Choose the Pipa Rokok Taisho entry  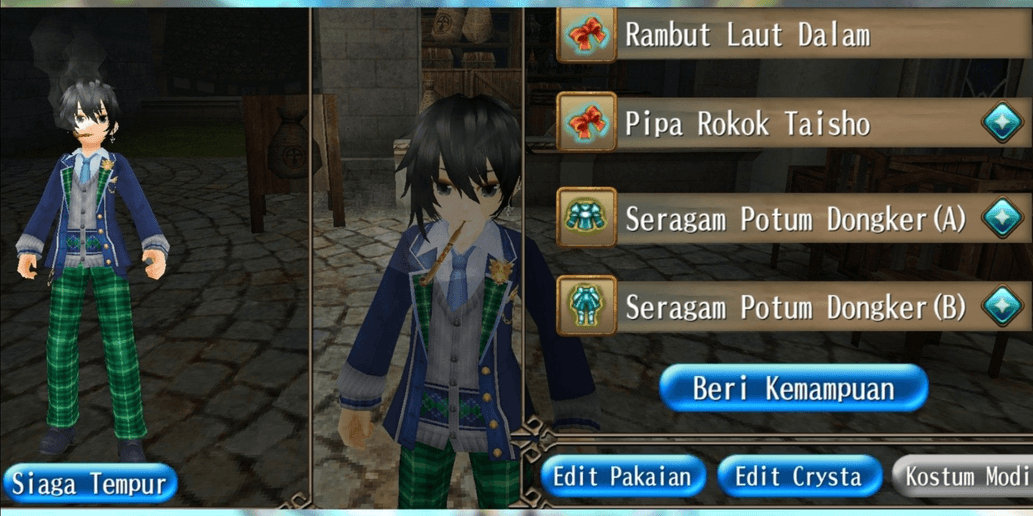(760, 124)
